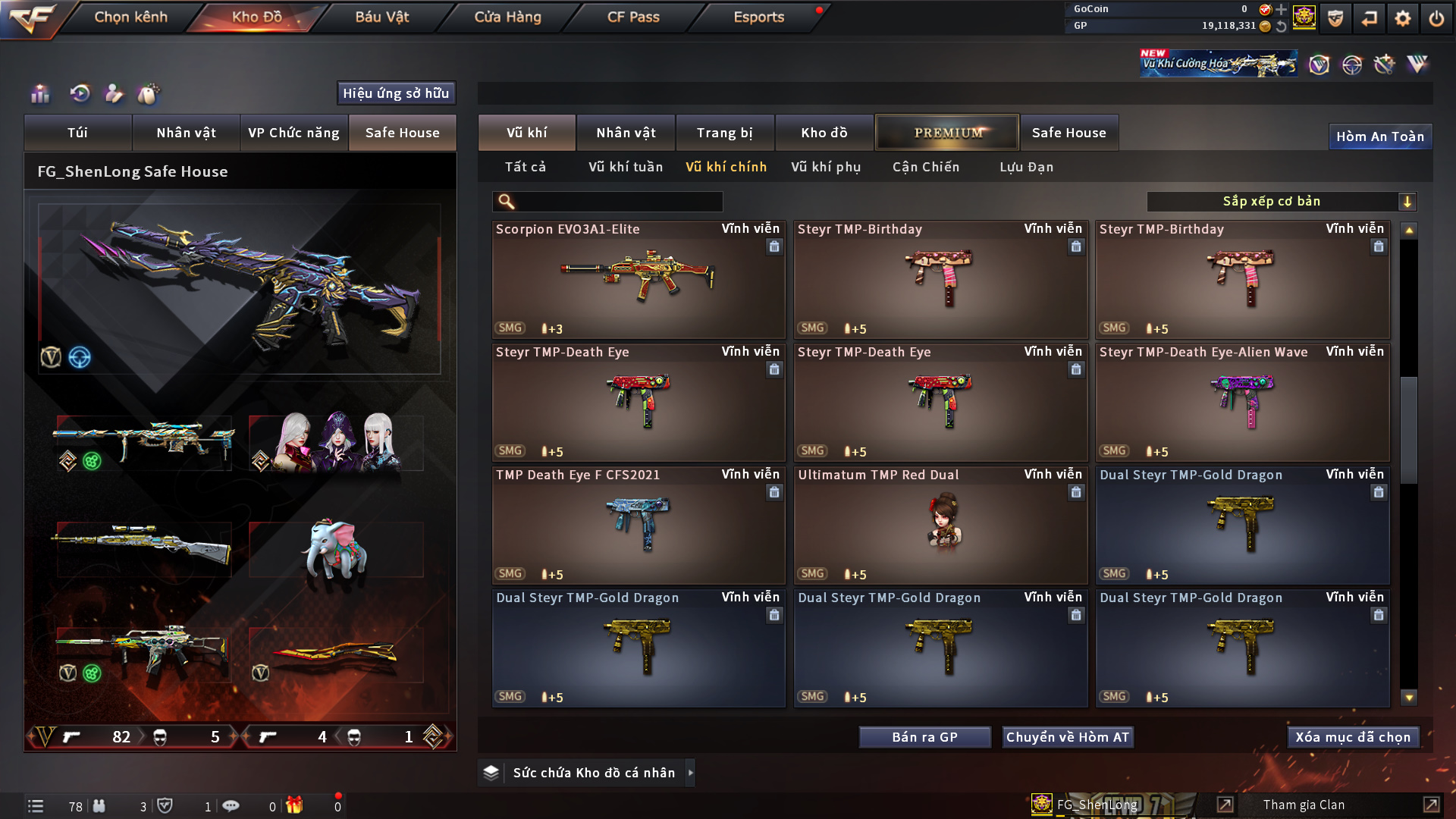The image size is (1456, 819).
Task: Switch to the Trang bị tab
Action: click(724, 133)
